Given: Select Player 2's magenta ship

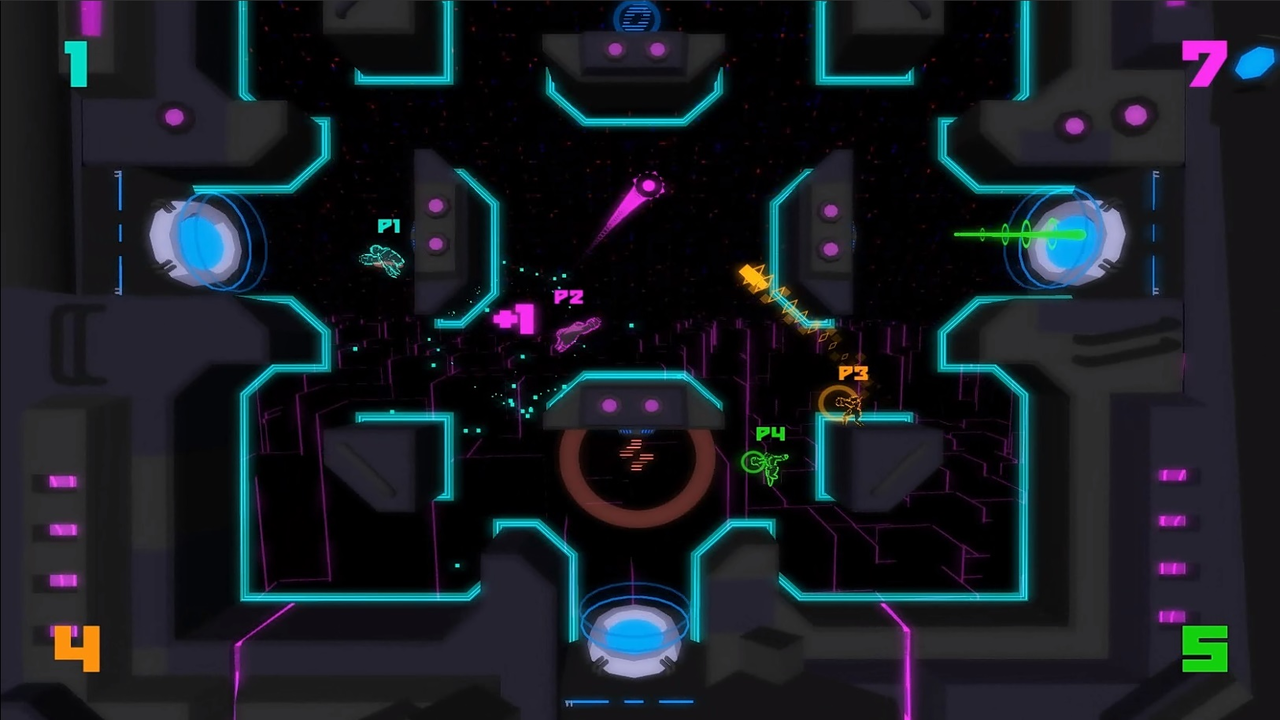Looking at the screenshot, I should pos(578,333).
